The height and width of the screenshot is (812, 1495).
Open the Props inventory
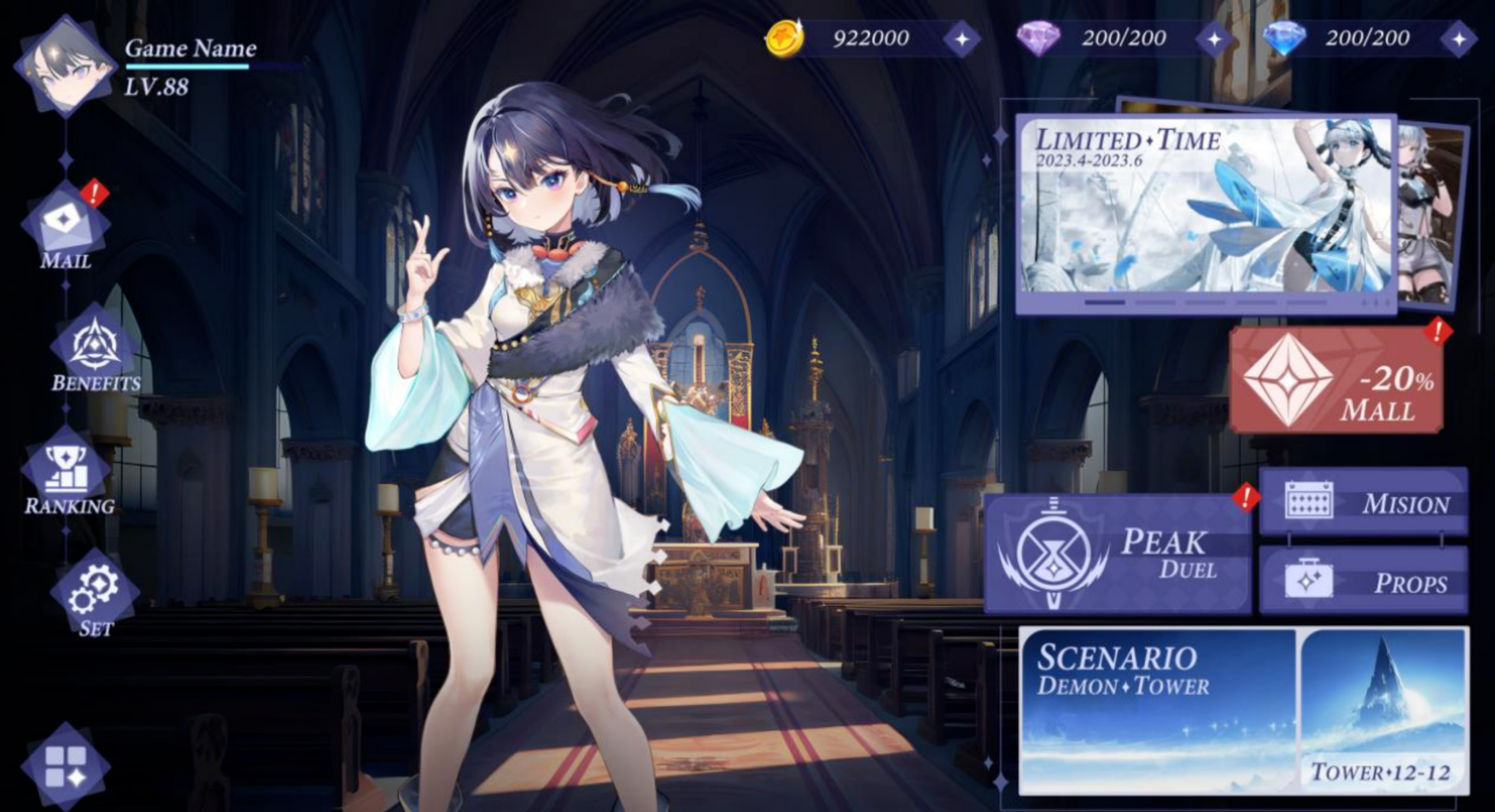point(1363,581)
